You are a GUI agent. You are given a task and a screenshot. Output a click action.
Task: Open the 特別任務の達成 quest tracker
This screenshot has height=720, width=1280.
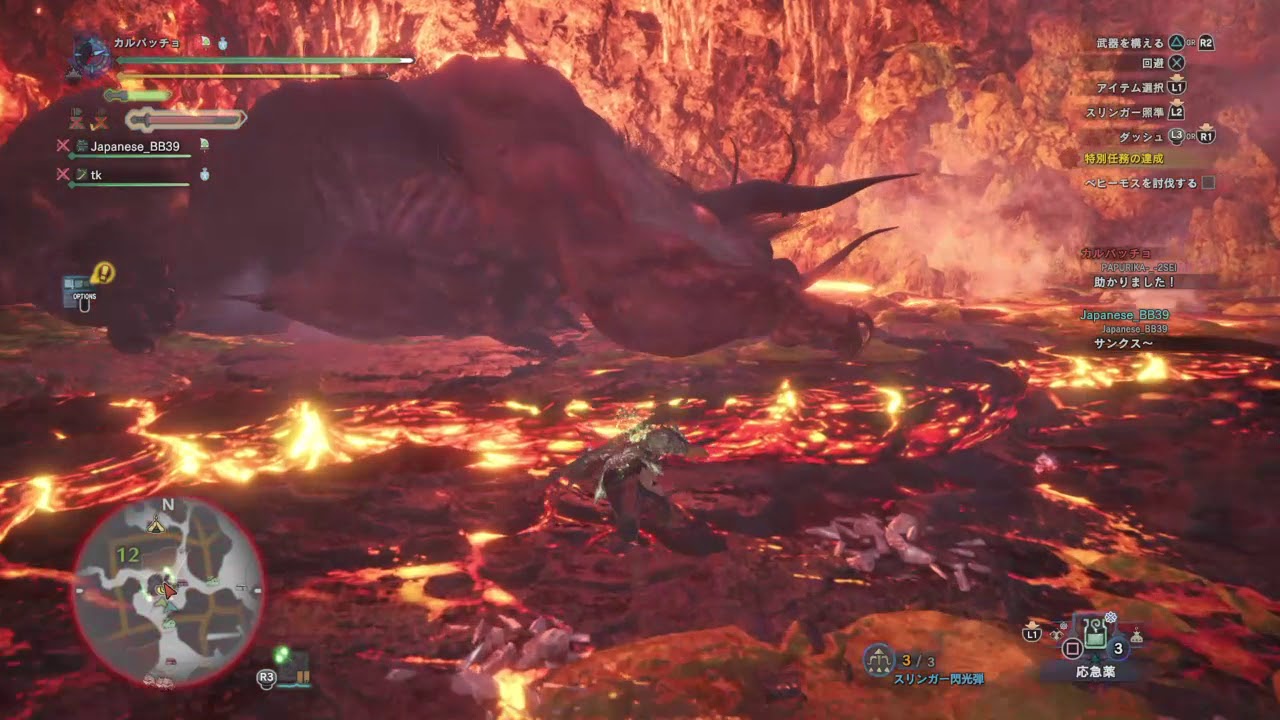[x=1124, y=159]
